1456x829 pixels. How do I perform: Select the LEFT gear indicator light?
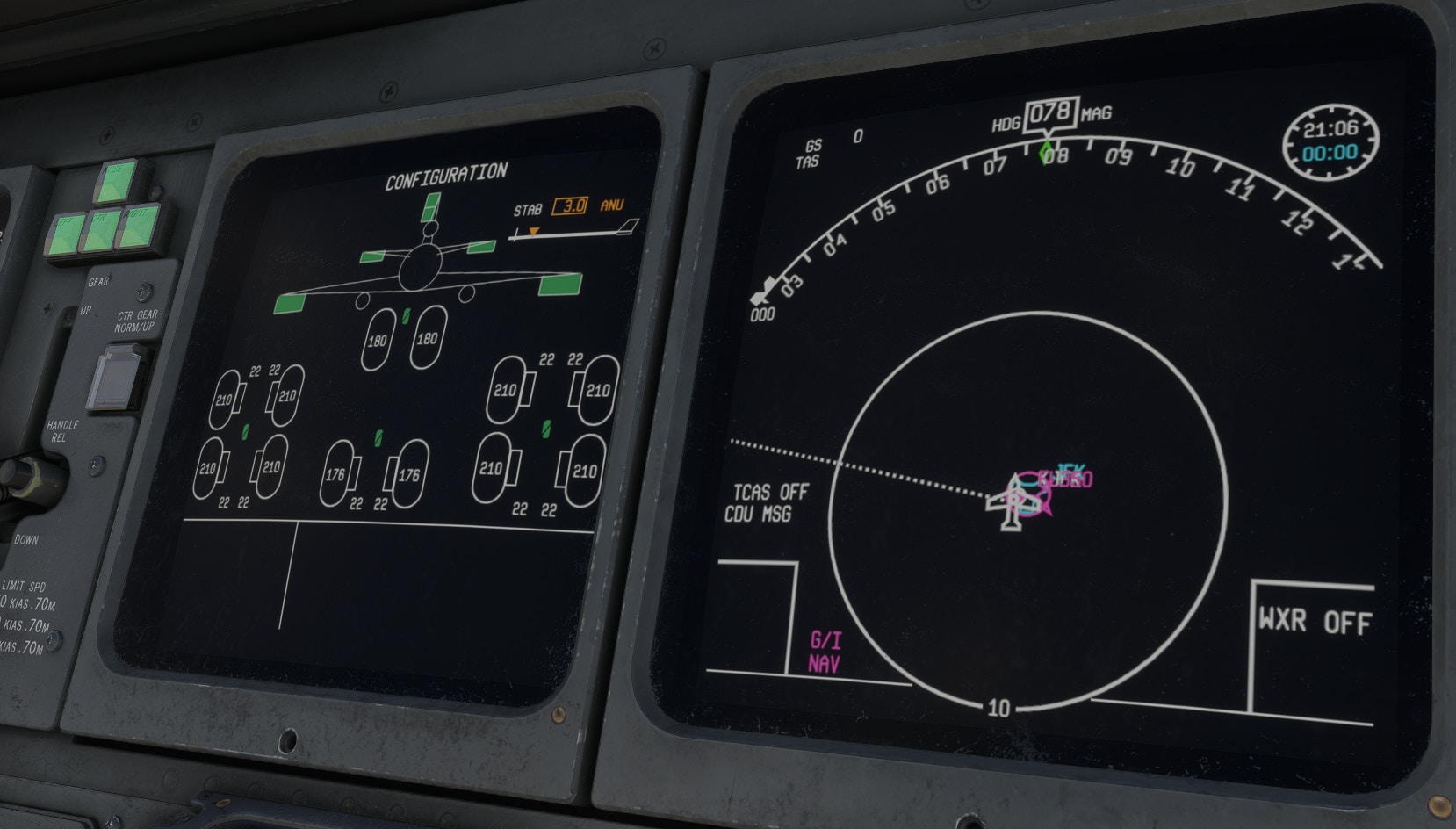point(66,234)
